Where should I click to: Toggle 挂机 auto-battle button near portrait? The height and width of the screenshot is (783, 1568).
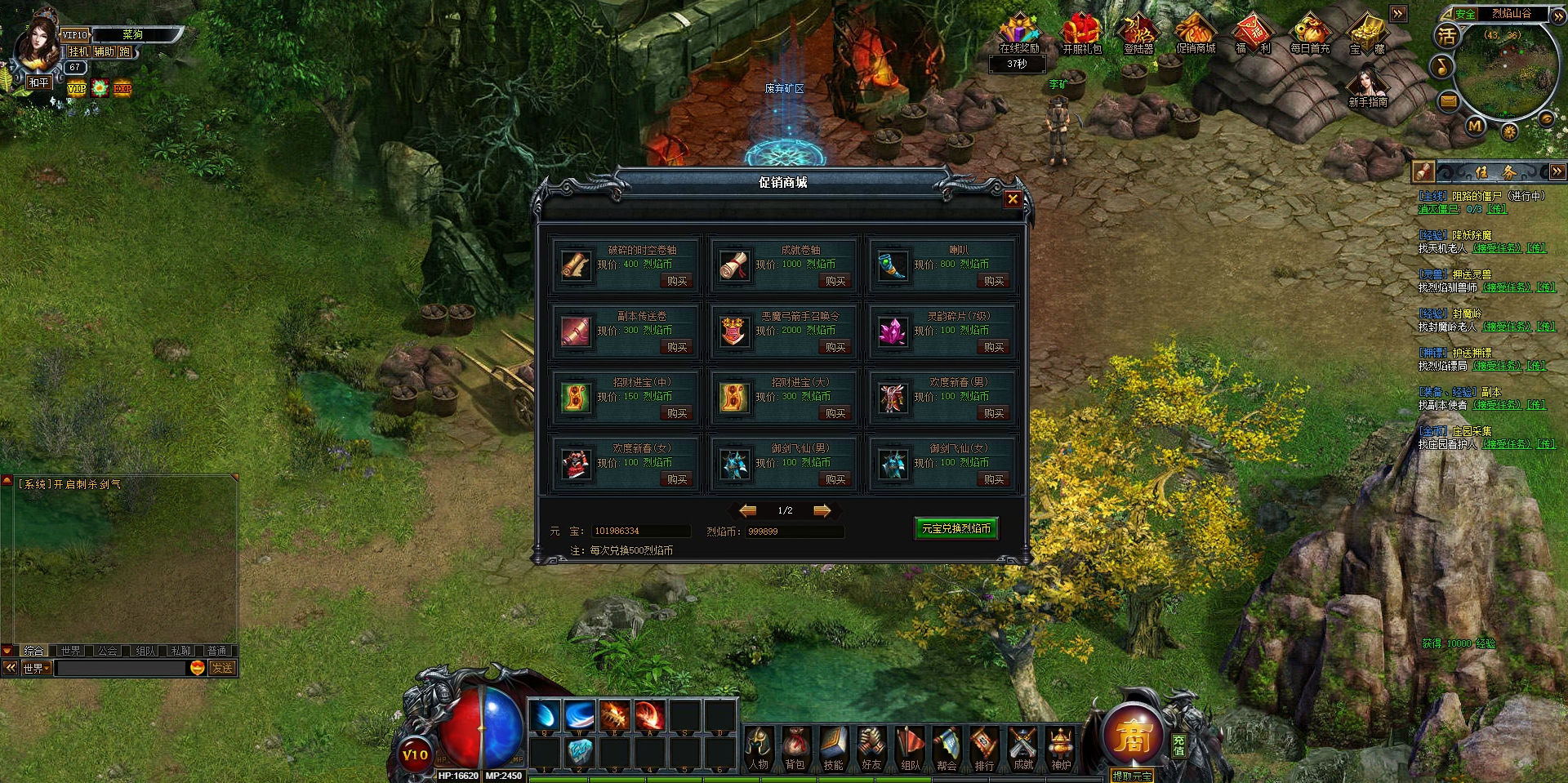pos(78,51)
